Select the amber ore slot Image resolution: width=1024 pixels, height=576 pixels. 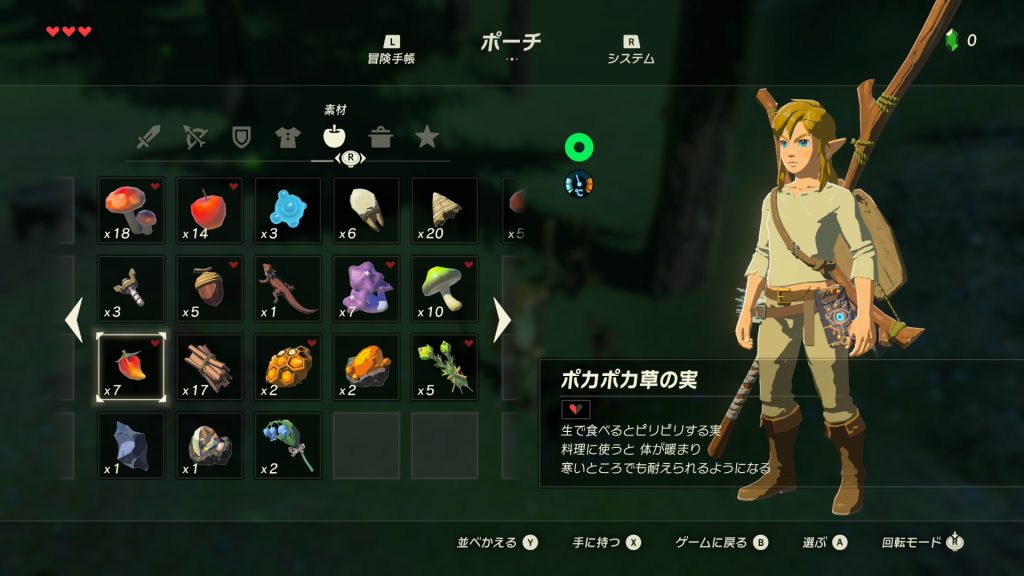coord(366,367)
